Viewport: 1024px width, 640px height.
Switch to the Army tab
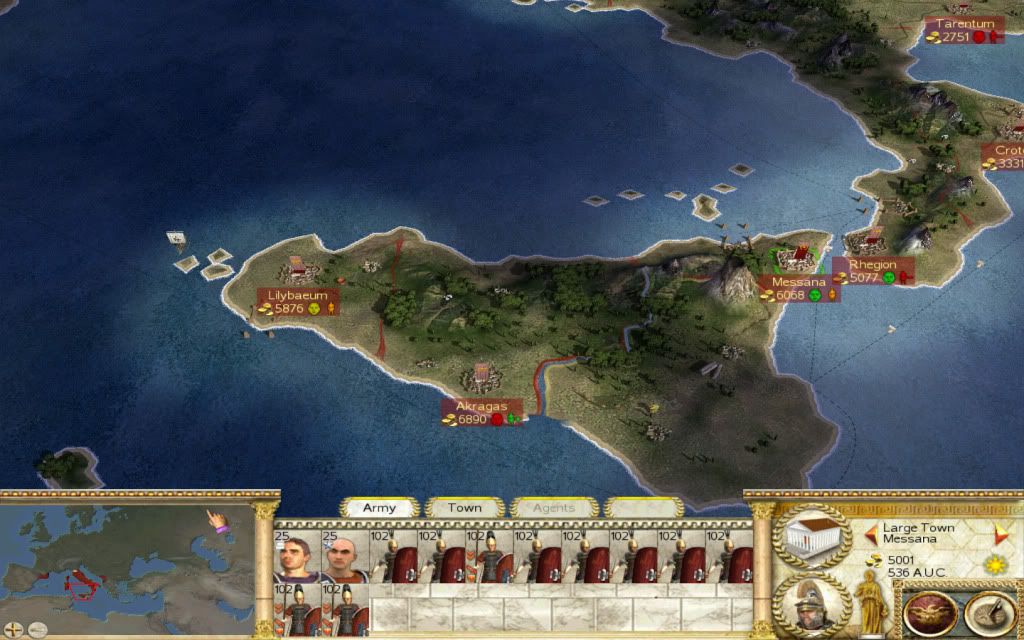[379, 508]
